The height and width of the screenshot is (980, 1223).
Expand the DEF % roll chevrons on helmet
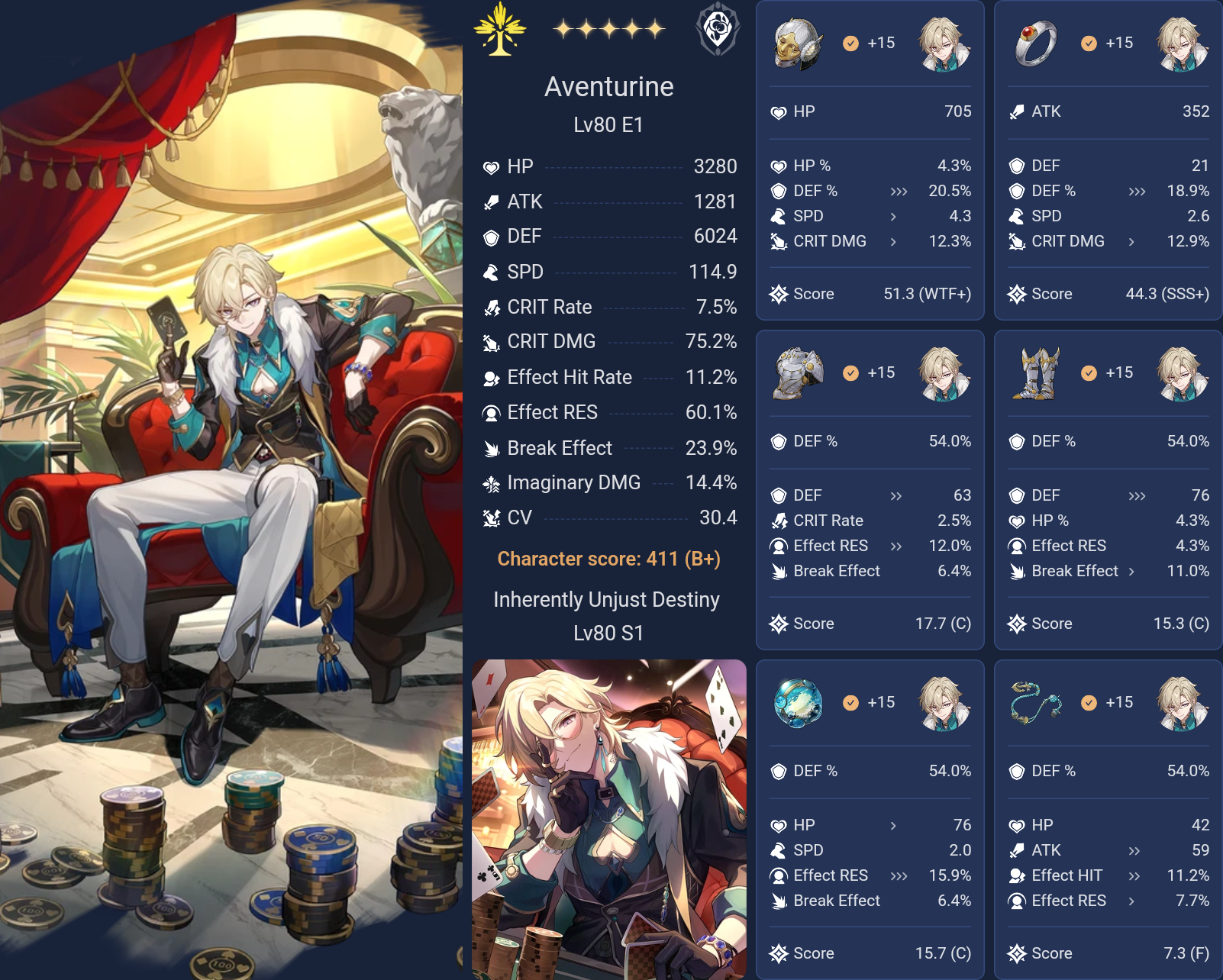coord(898,191)
